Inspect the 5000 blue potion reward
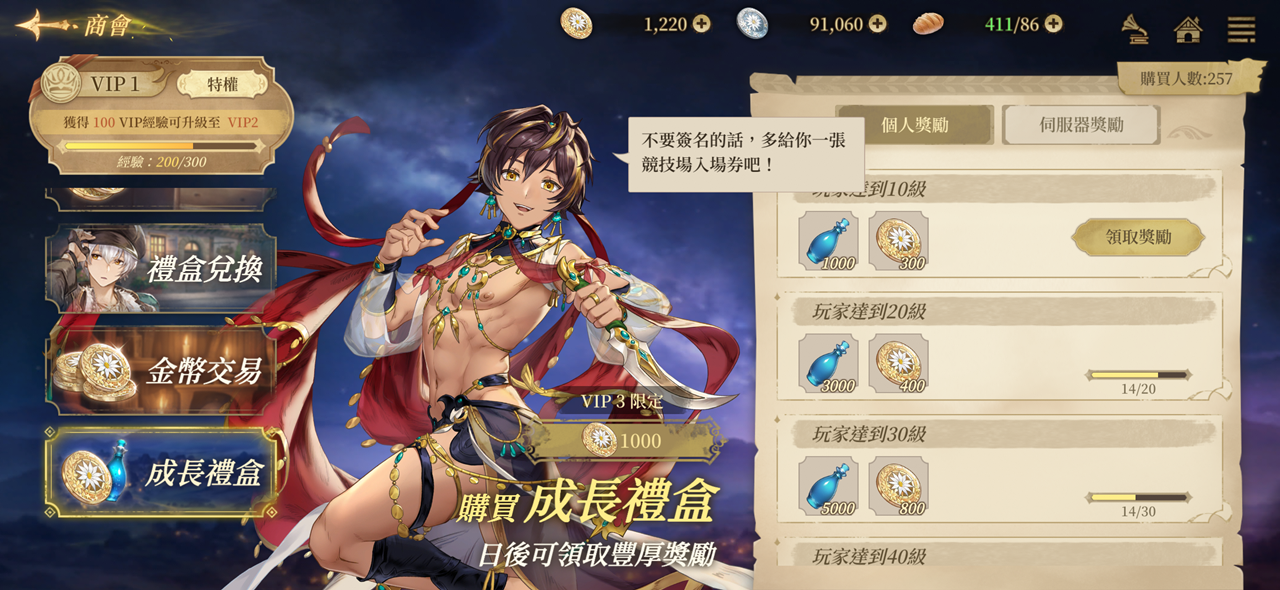Screen dimensions: 1280x590 point(828,486)
